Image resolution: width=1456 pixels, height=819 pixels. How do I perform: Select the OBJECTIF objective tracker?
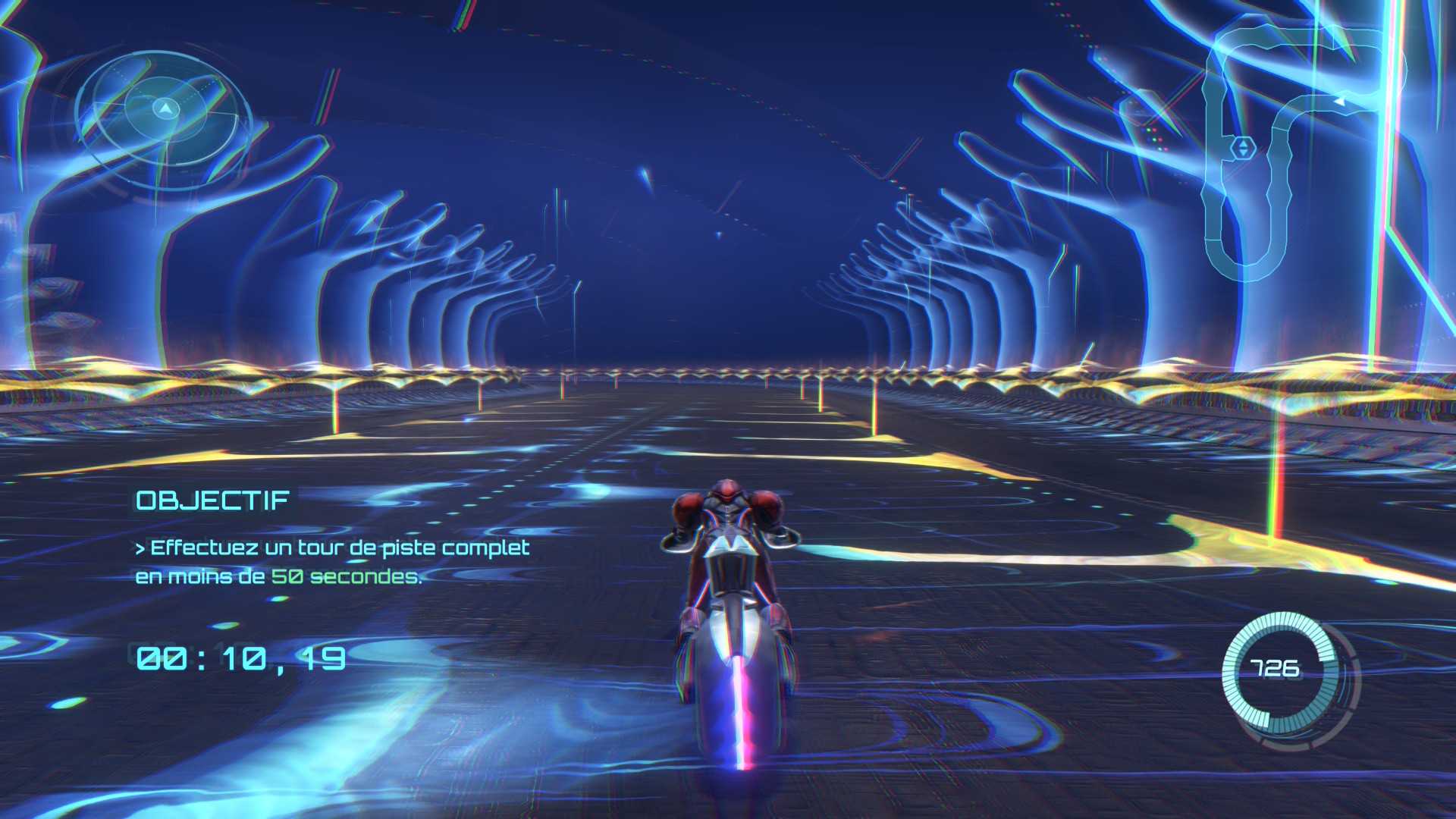click(212, 500)
